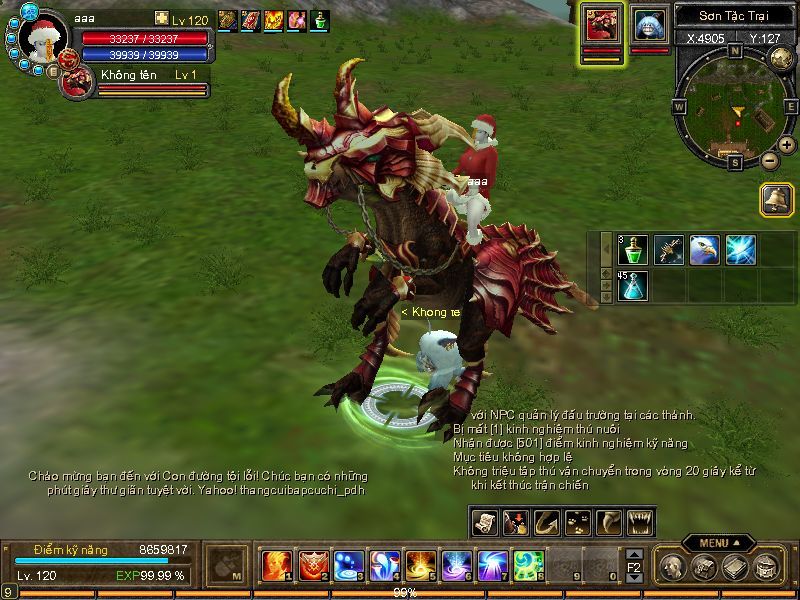
Task: Select the red dragon pet portrait
Action: click(x=603, y=24)
